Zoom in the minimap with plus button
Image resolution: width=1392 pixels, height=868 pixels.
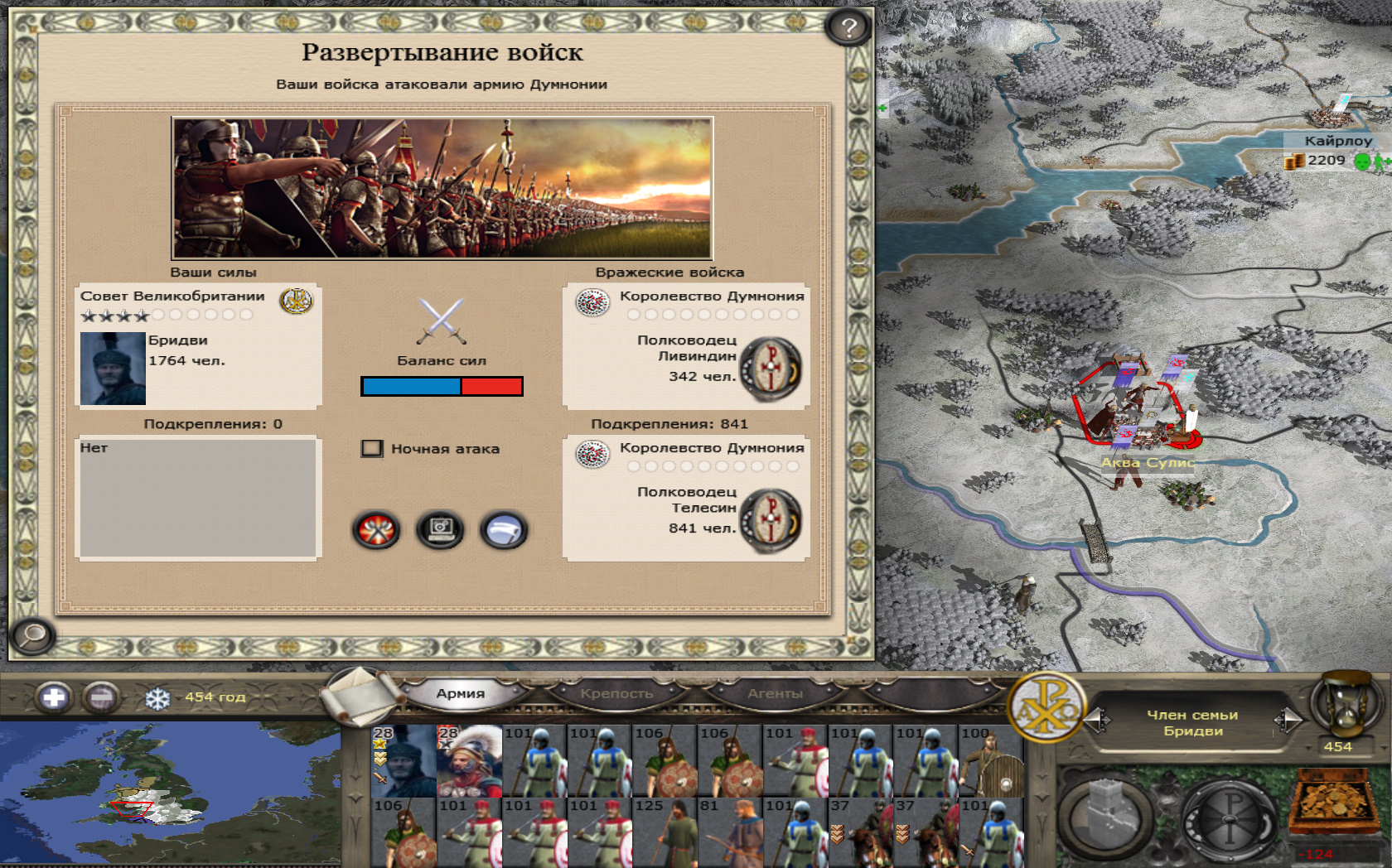point(54,697)
